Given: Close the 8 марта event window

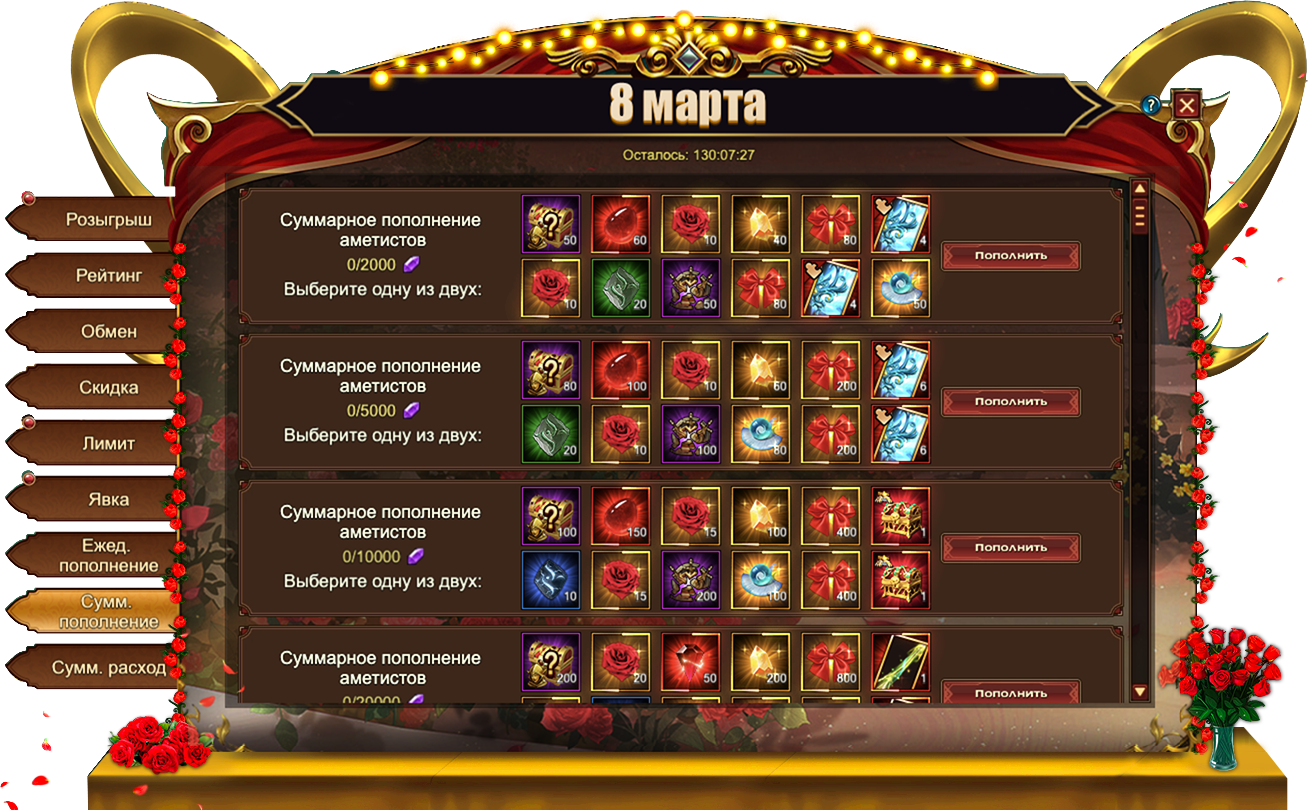Looking at the screenshot, I should 1186,105.
